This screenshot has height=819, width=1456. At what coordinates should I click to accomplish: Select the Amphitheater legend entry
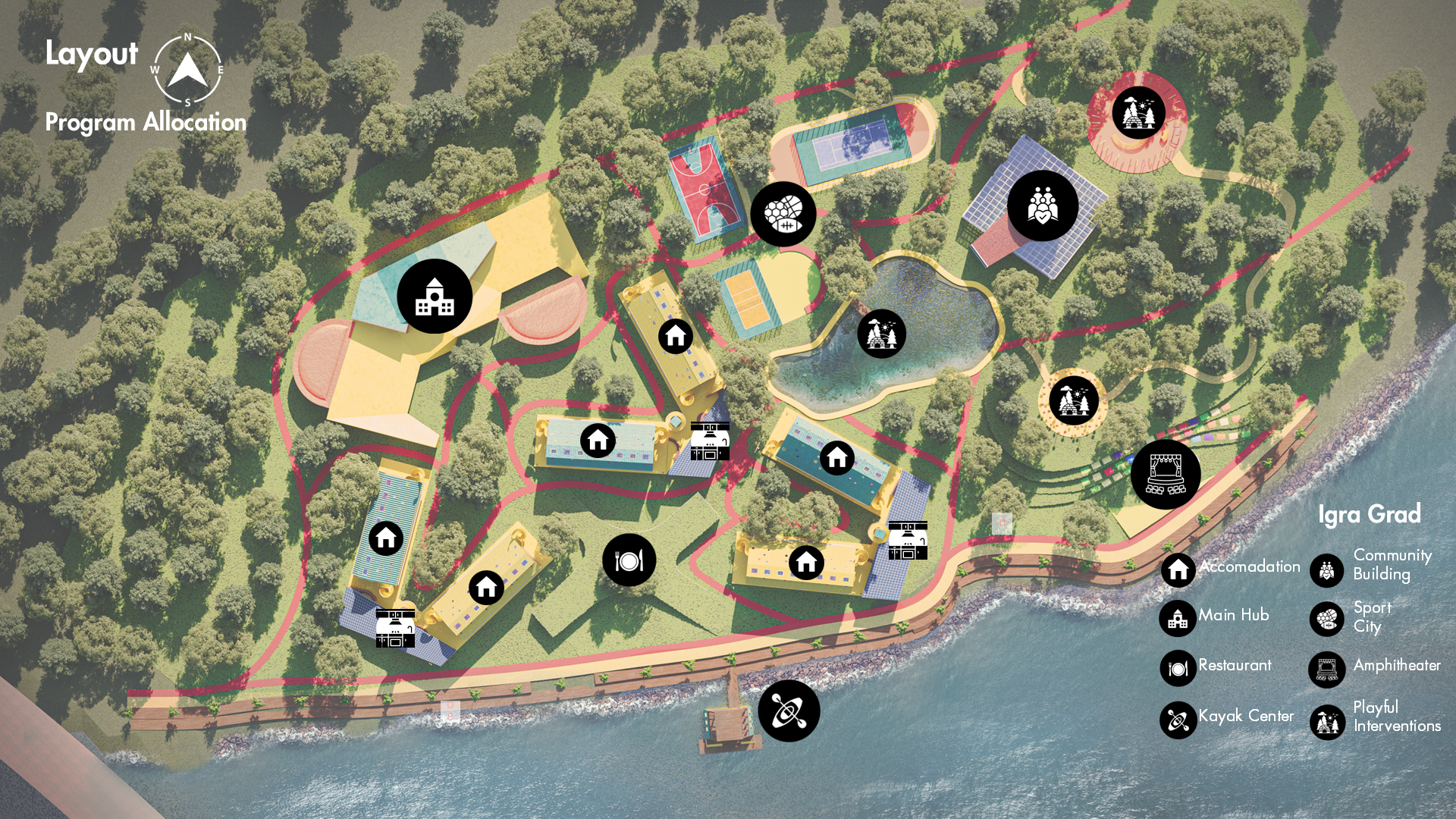1374,667
